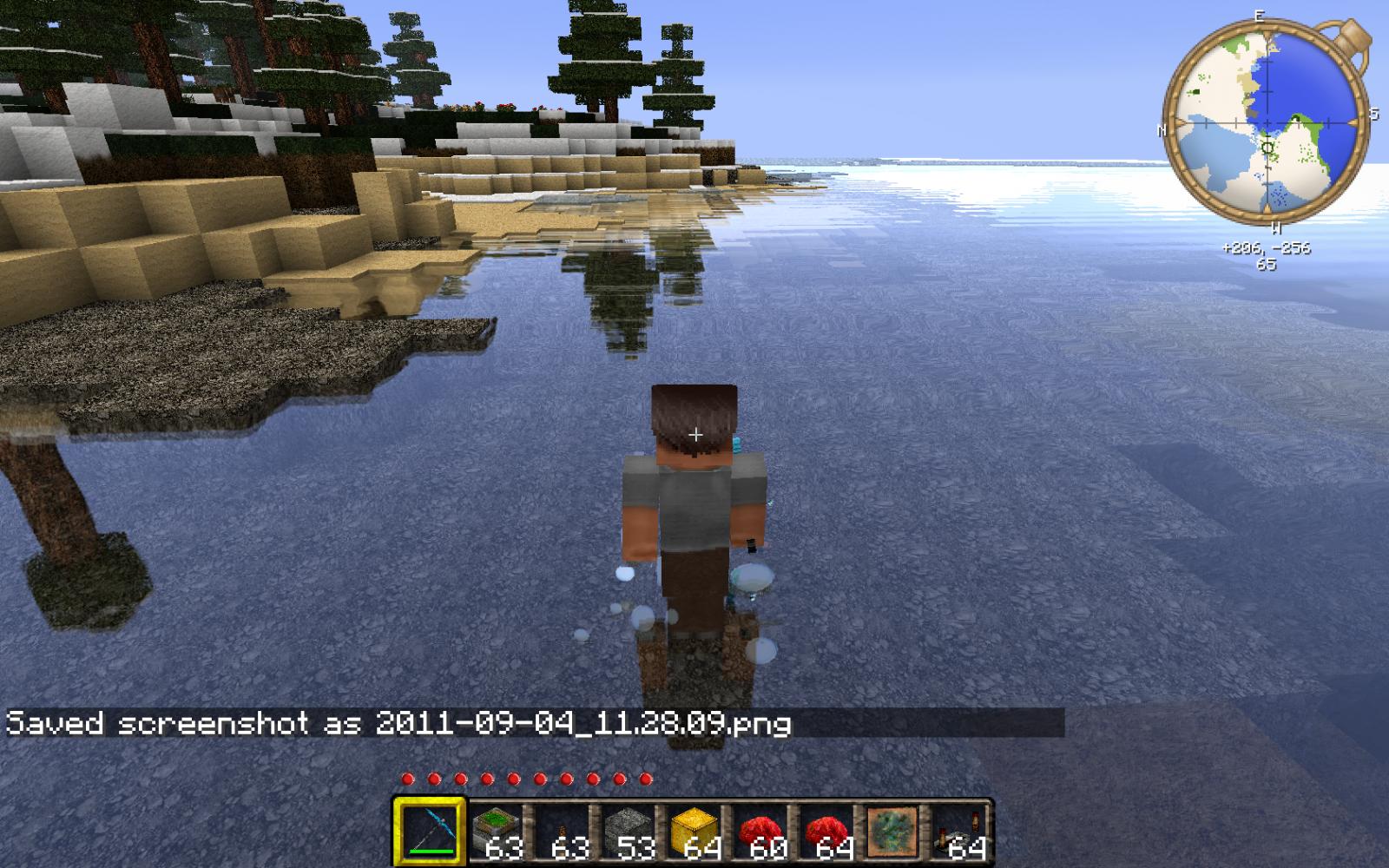Select the redstone repeater stack

click(958, 831)
